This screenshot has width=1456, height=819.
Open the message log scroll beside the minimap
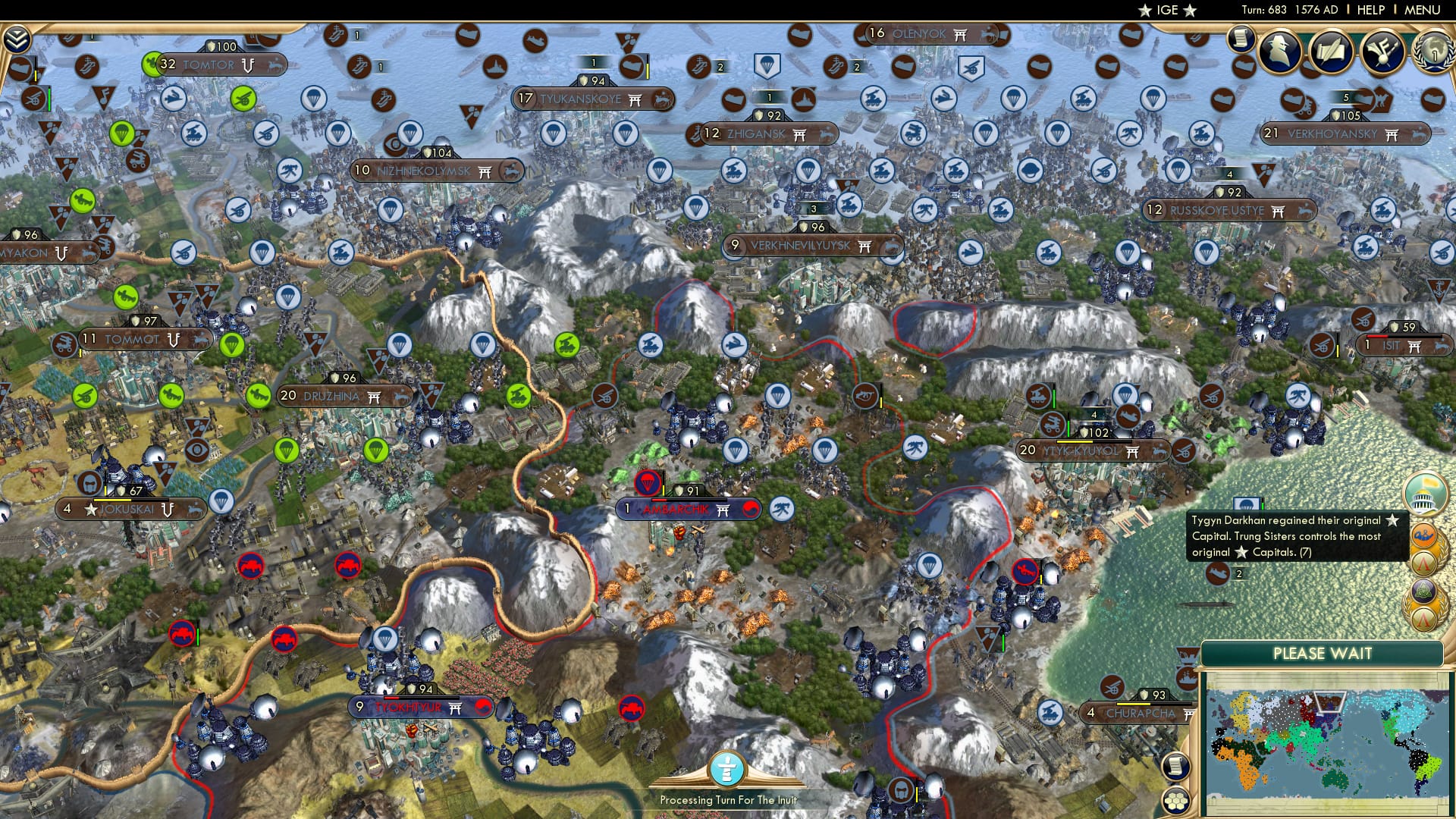point(1176,767)
